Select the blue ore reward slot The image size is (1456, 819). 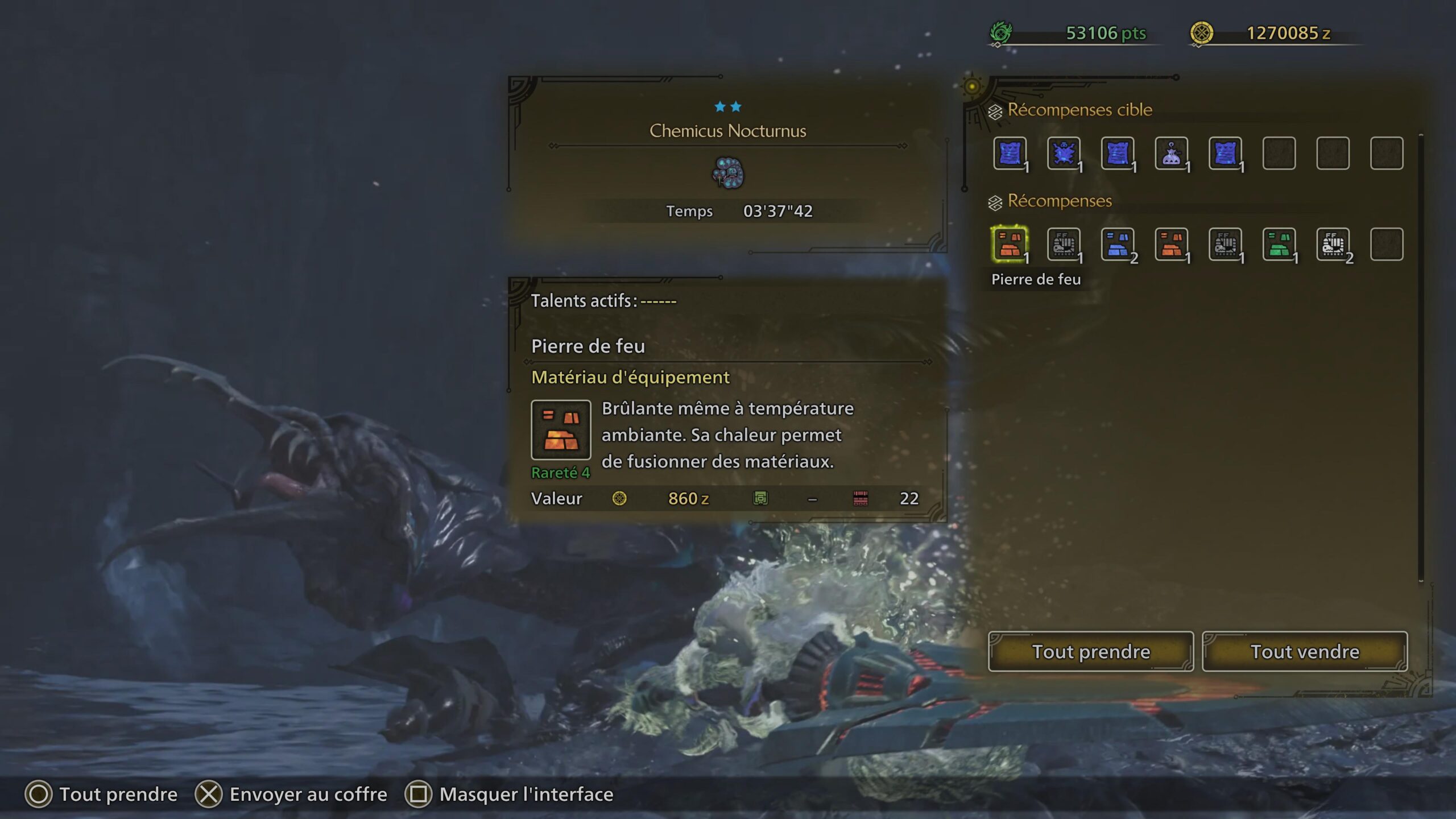pos(1117,245)
